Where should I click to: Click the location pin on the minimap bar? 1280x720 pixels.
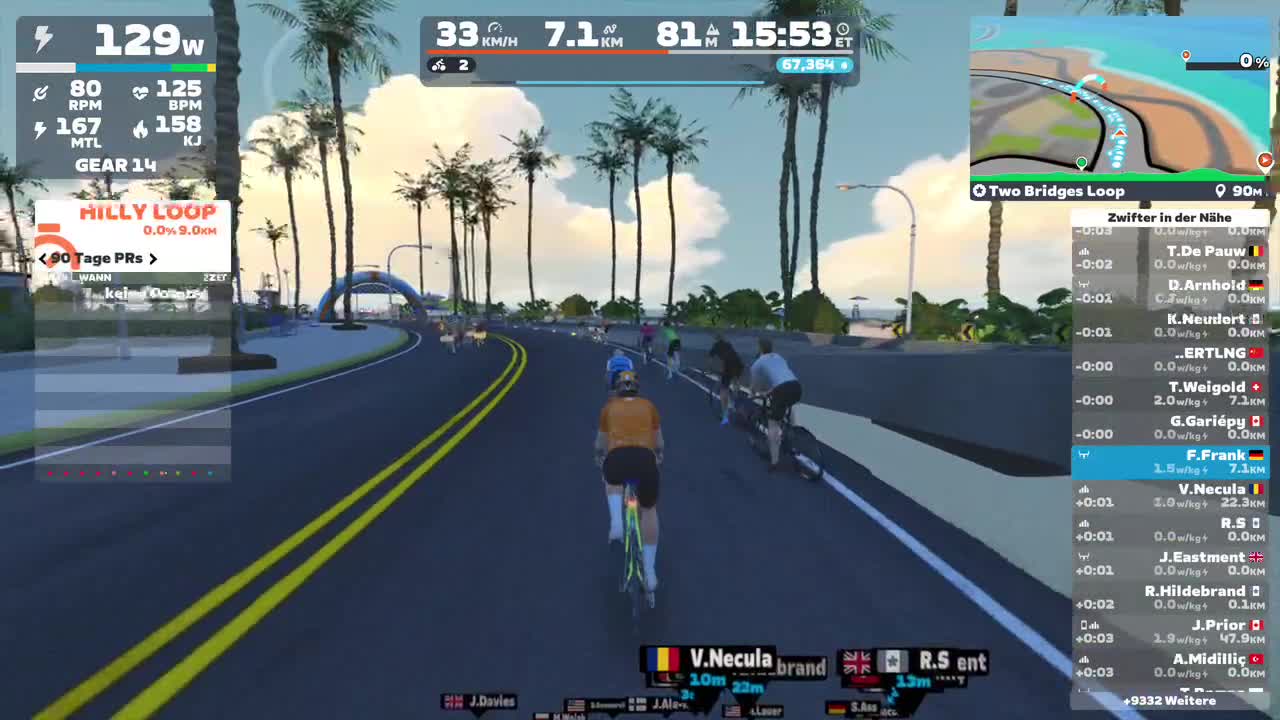[1221, 189]
